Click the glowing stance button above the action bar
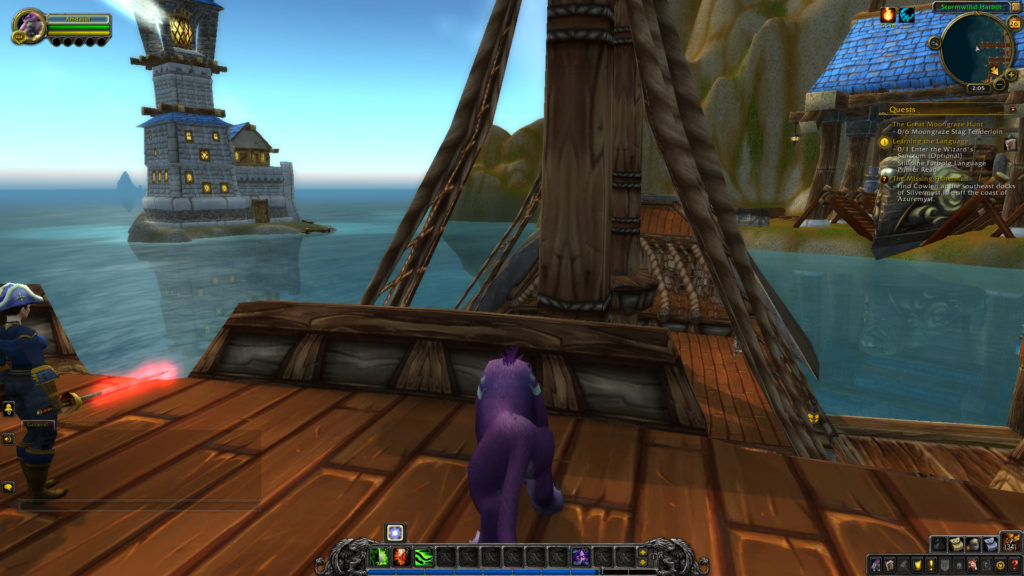 (x=395, y=532)
